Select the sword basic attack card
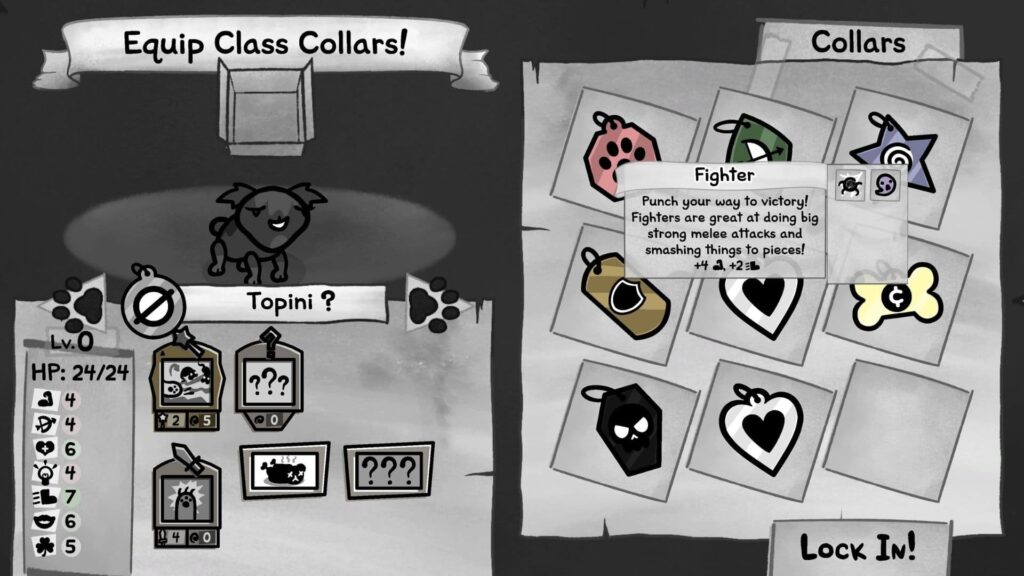The width and height of the screenshot is (1024, 576). coord(185,496)
